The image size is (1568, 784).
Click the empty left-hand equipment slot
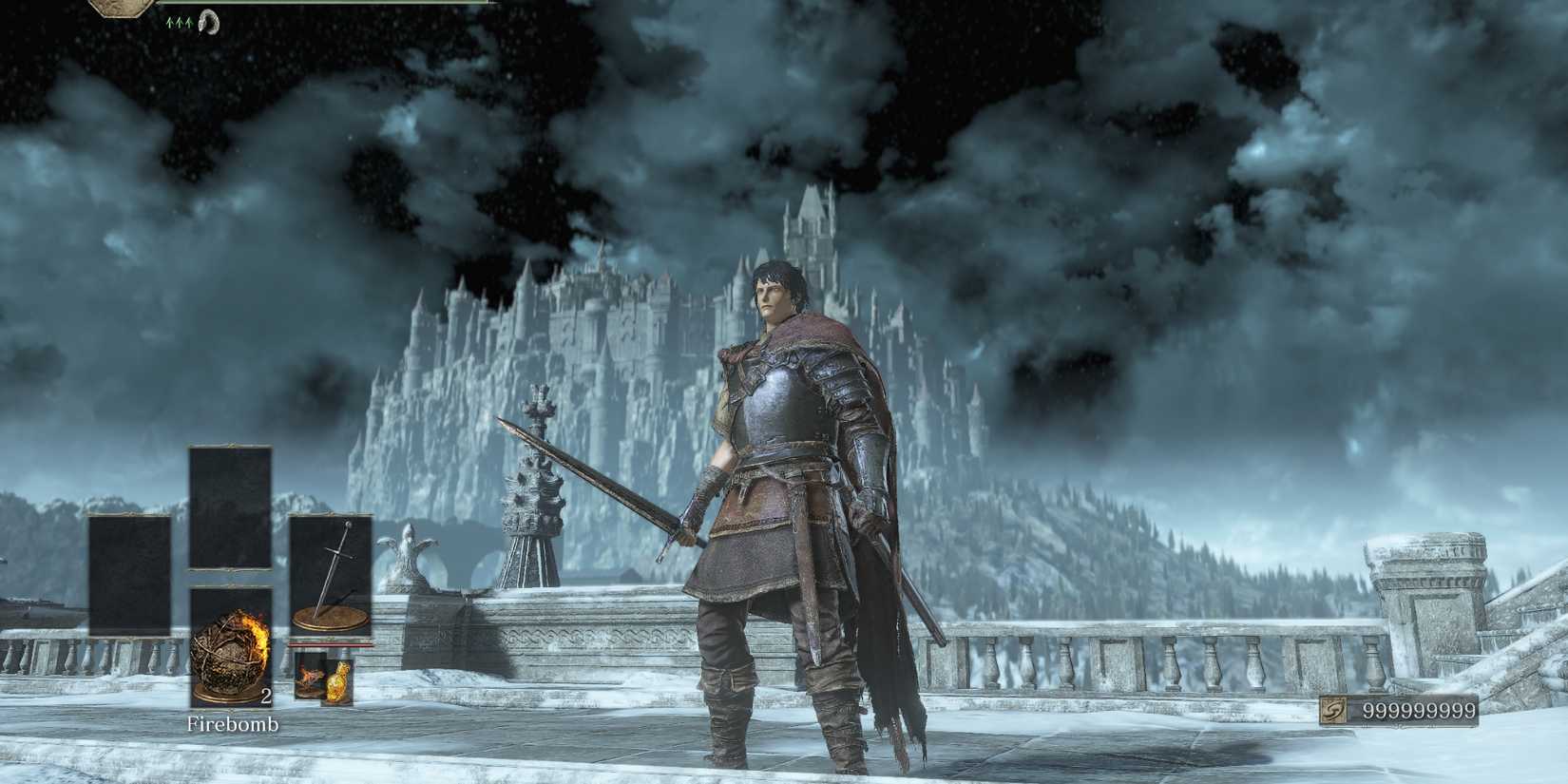click(x=131, y=572)
